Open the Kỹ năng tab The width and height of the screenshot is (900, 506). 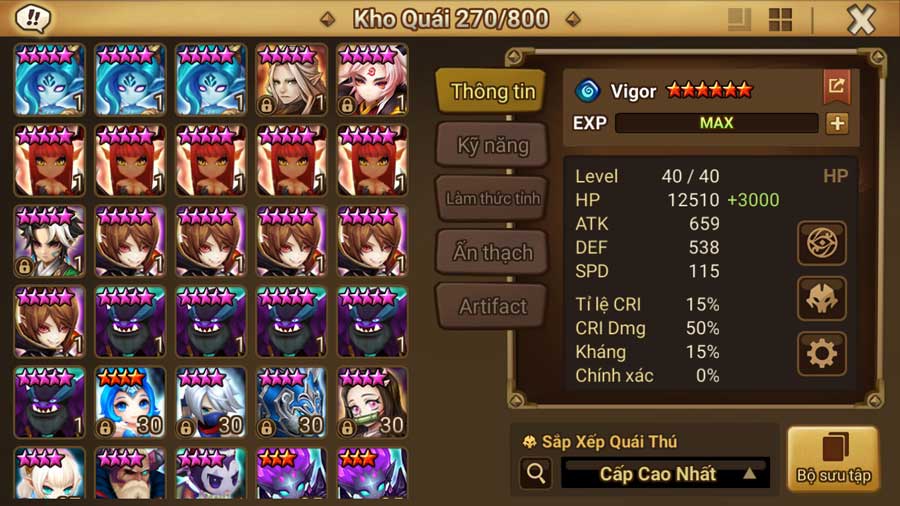(x=492, y=146)
